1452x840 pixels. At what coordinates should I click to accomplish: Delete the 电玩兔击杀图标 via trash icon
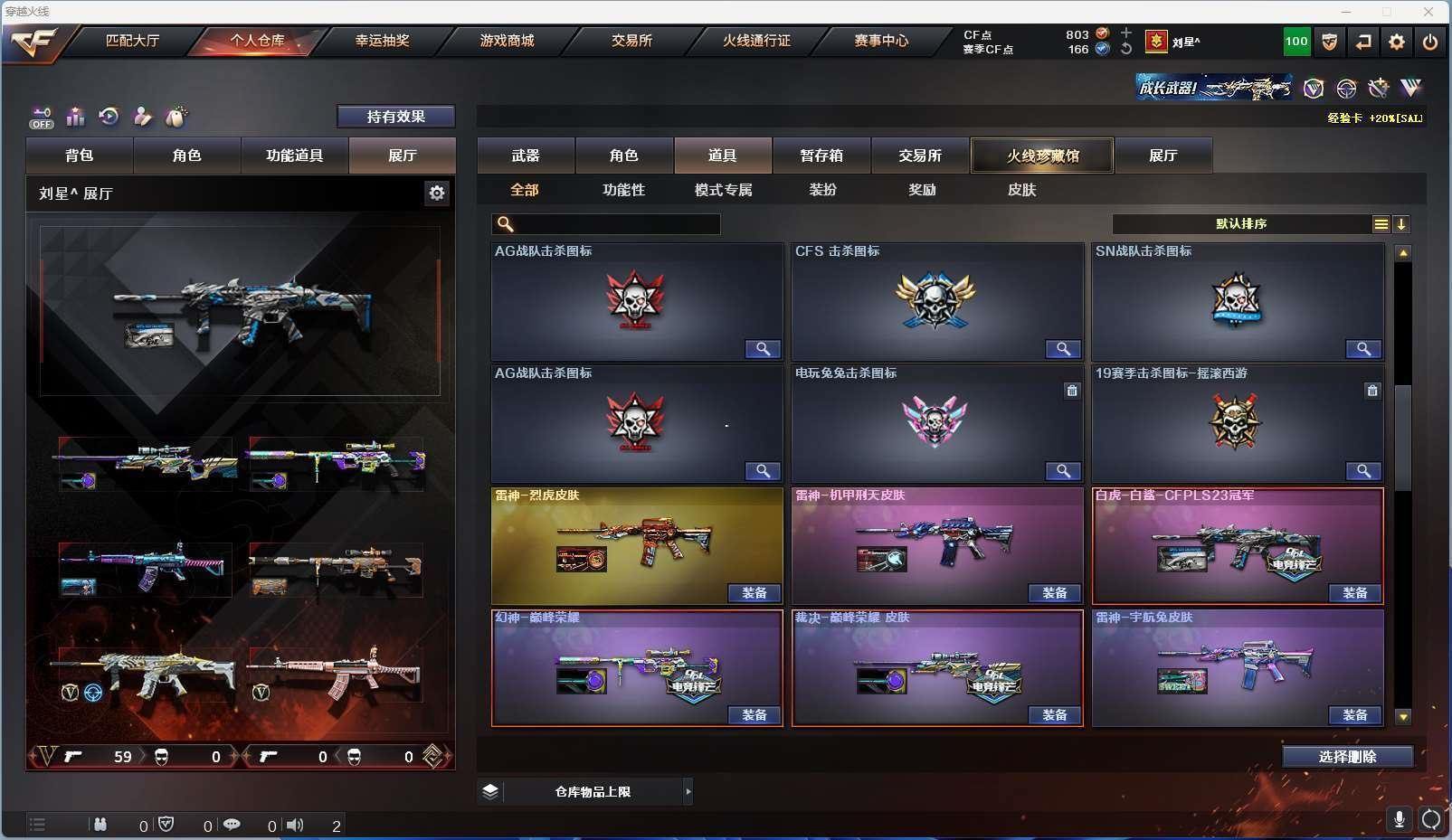click(x=1072, y=391)
